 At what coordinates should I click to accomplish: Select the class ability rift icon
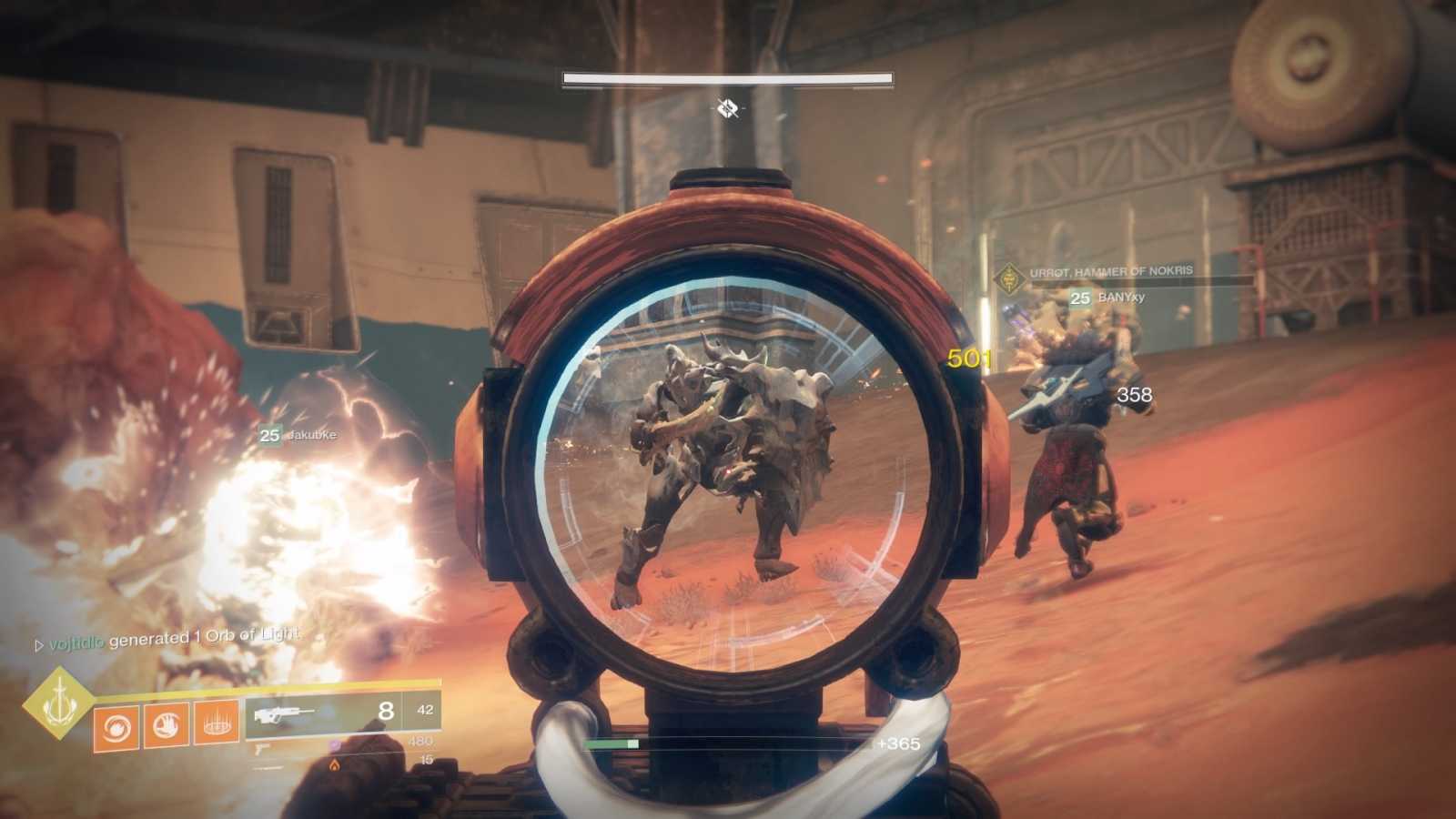pyautogui.click(x=215, y=725)
